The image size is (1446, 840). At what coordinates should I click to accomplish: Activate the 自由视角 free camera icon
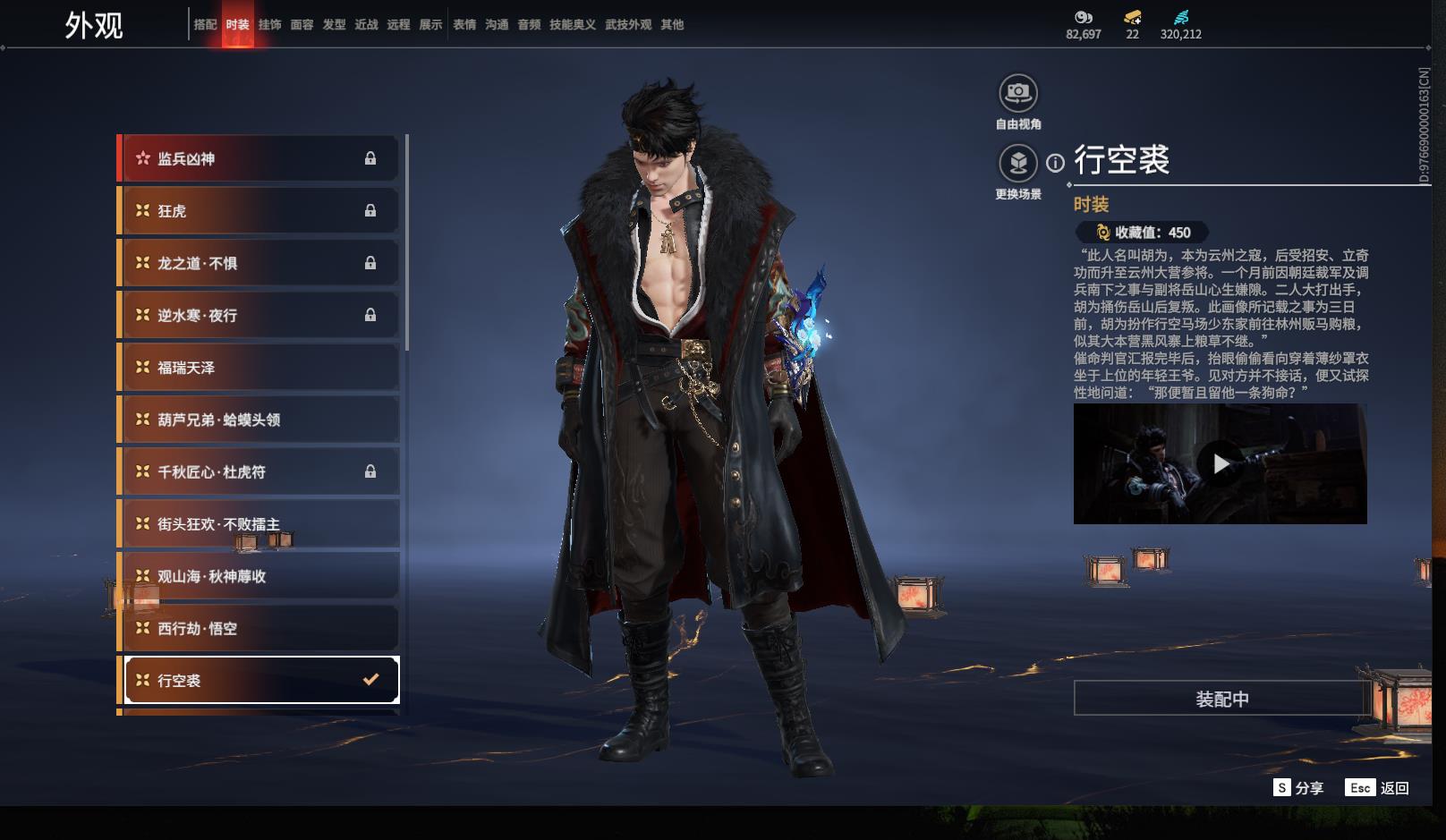1018,93
